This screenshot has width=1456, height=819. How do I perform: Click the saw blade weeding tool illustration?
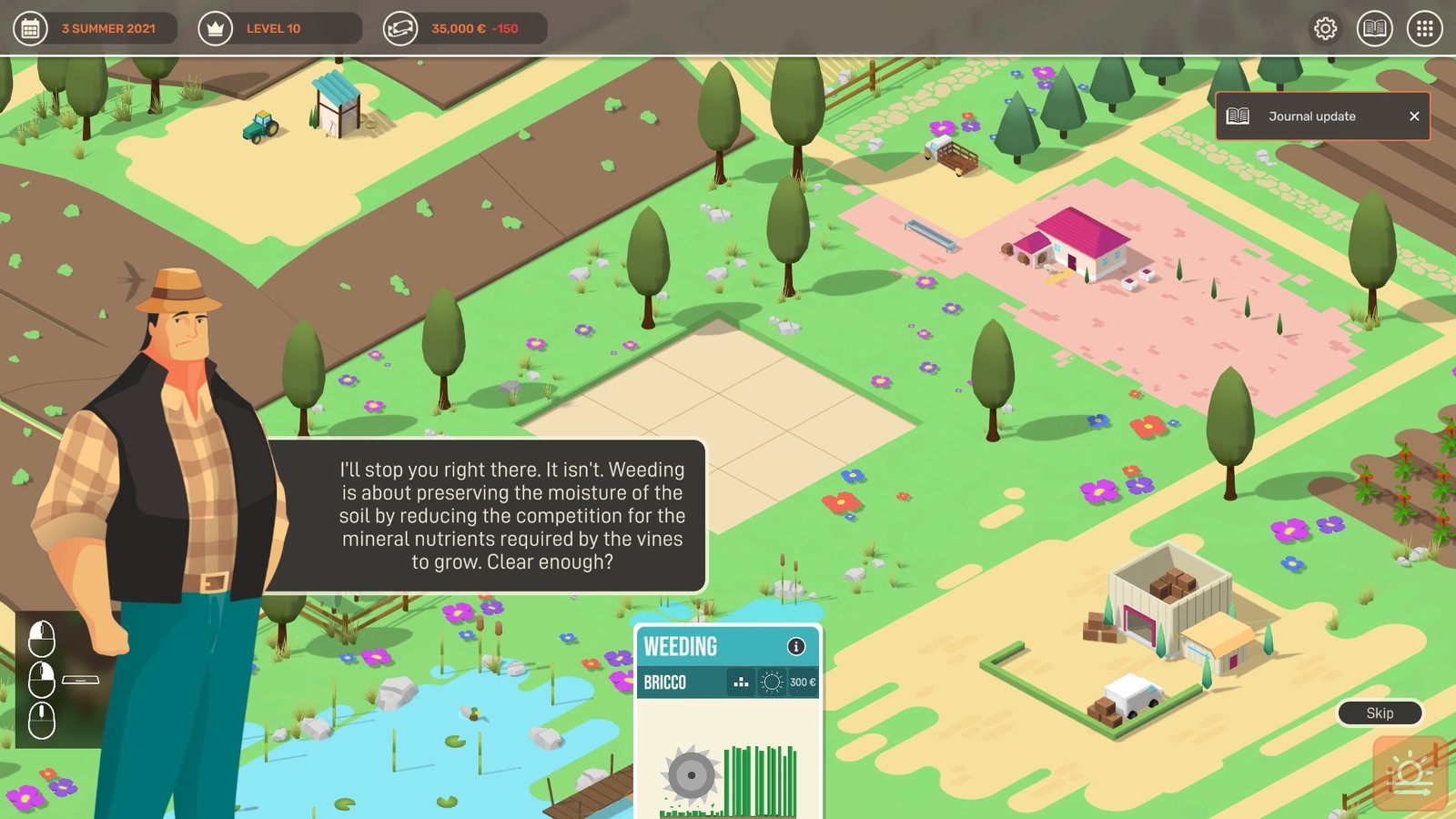pos(693,773)
